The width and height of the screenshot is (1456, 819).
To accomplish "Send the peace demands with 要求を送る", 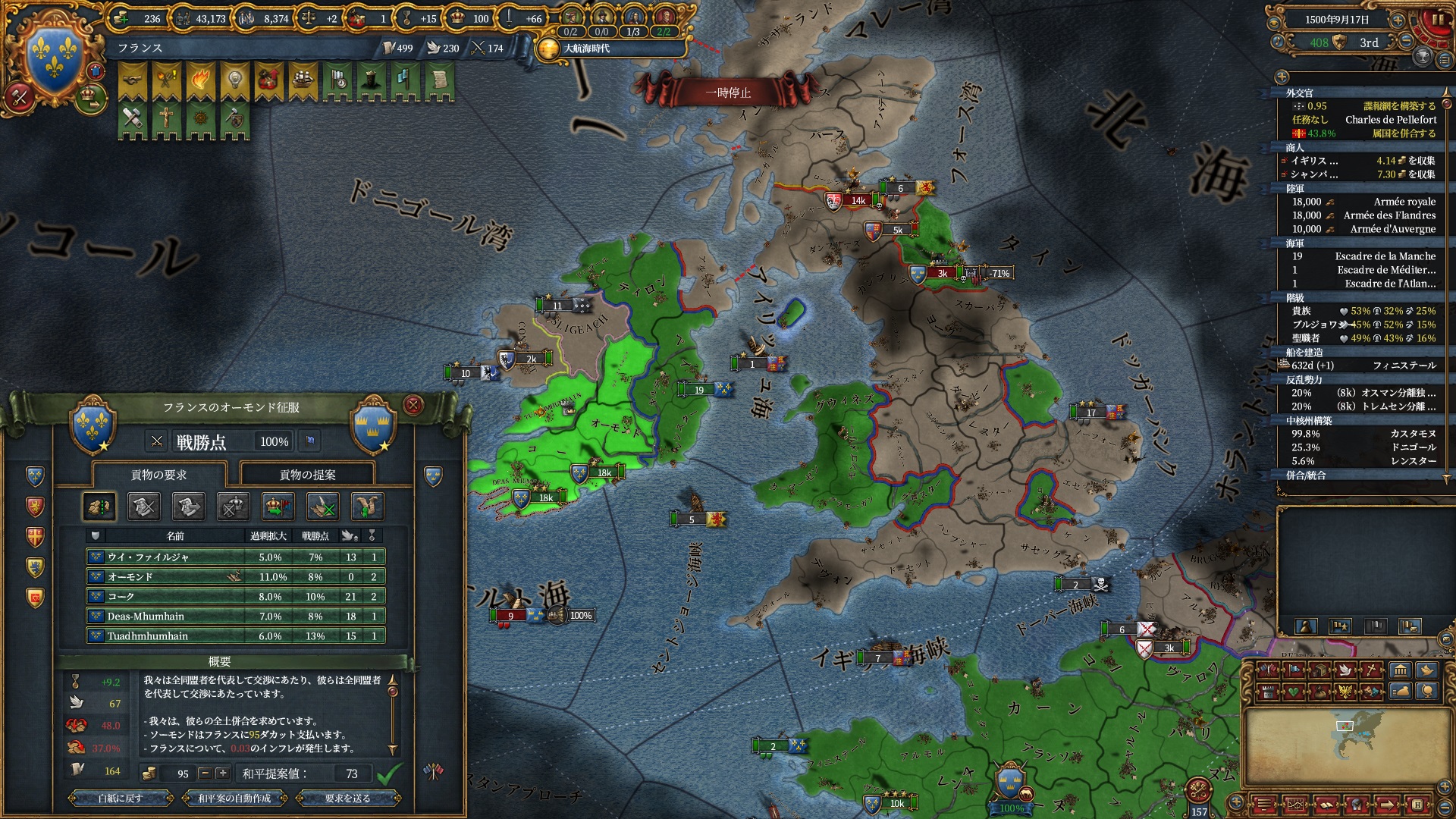I will click(347, 798).
